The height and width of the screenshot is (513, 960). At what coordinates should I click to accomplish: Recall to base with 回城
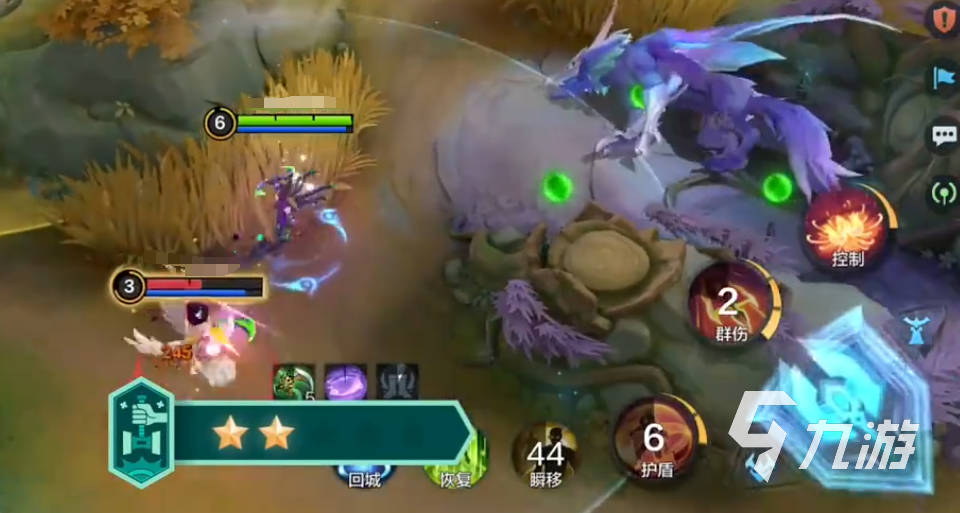[364, 473]
